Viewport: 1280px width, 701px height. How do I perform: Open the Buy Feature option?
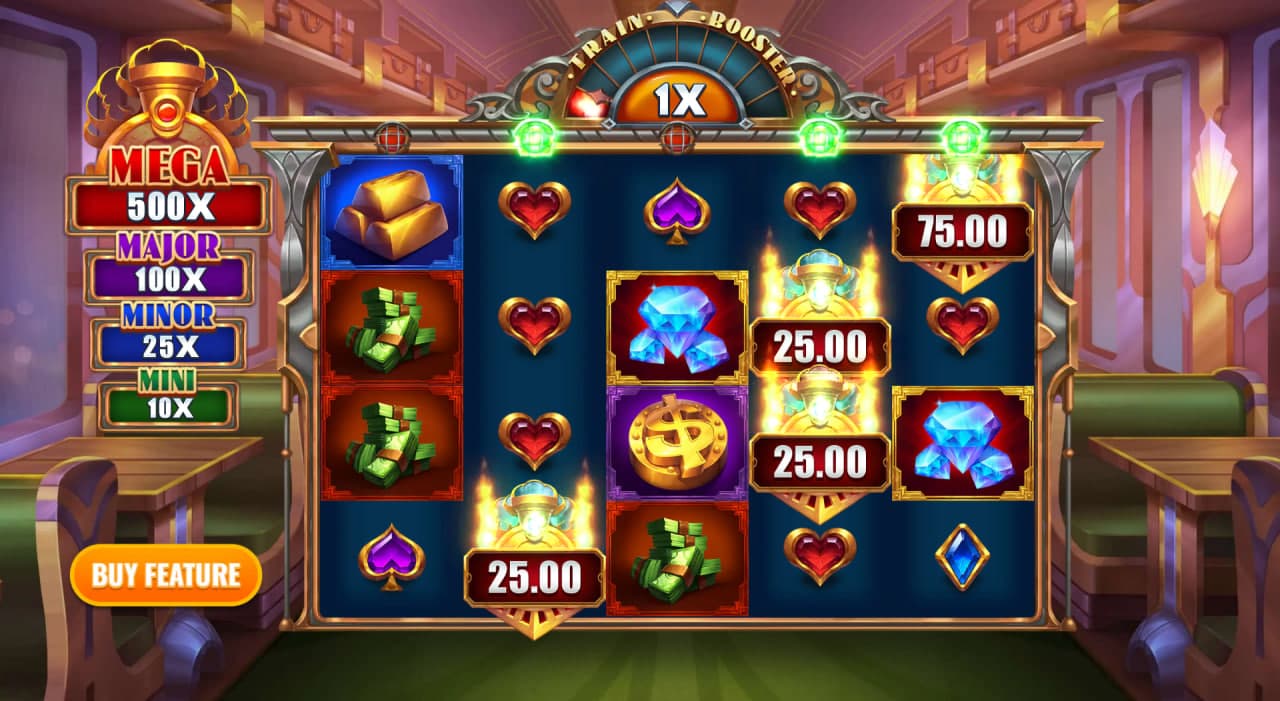[x=166, y=575]
